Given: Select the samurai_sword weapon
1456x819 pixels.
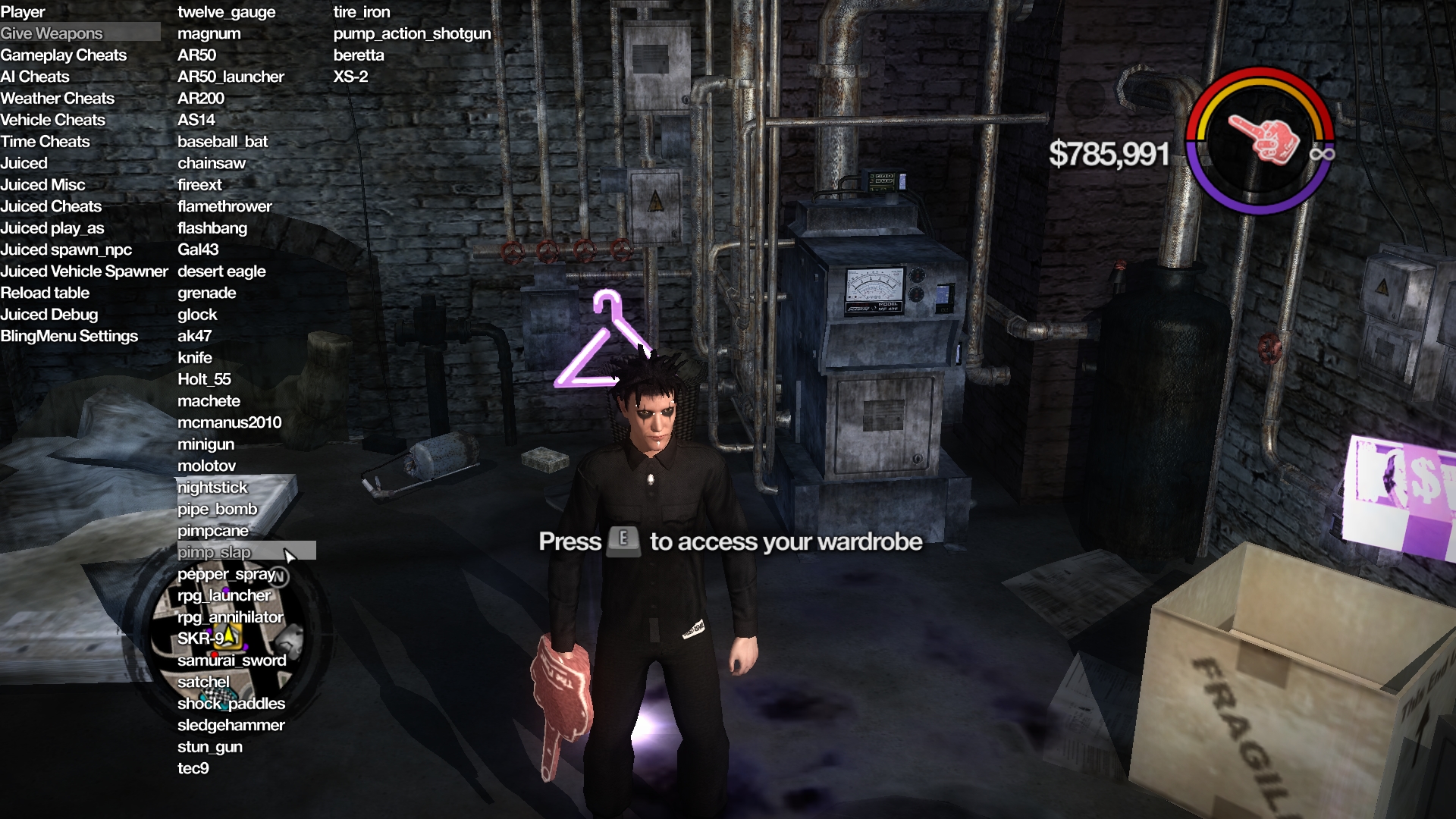Looking at the screenshot, I should [x=231, y=661].
